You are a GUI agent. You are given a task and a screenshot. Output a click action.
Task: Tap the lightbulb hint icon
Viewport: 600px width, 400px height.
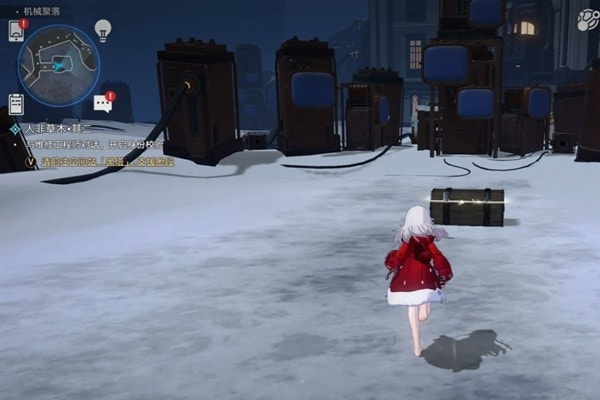(102, 29)
